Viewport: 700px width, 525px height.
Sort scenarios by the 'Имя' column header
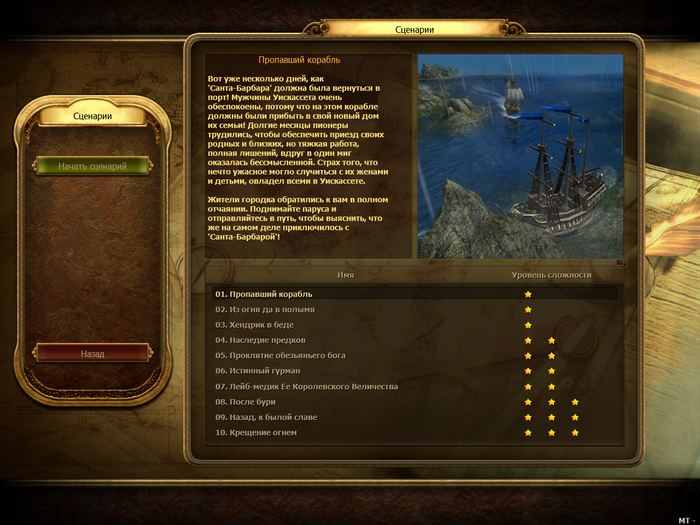point(345,274)
